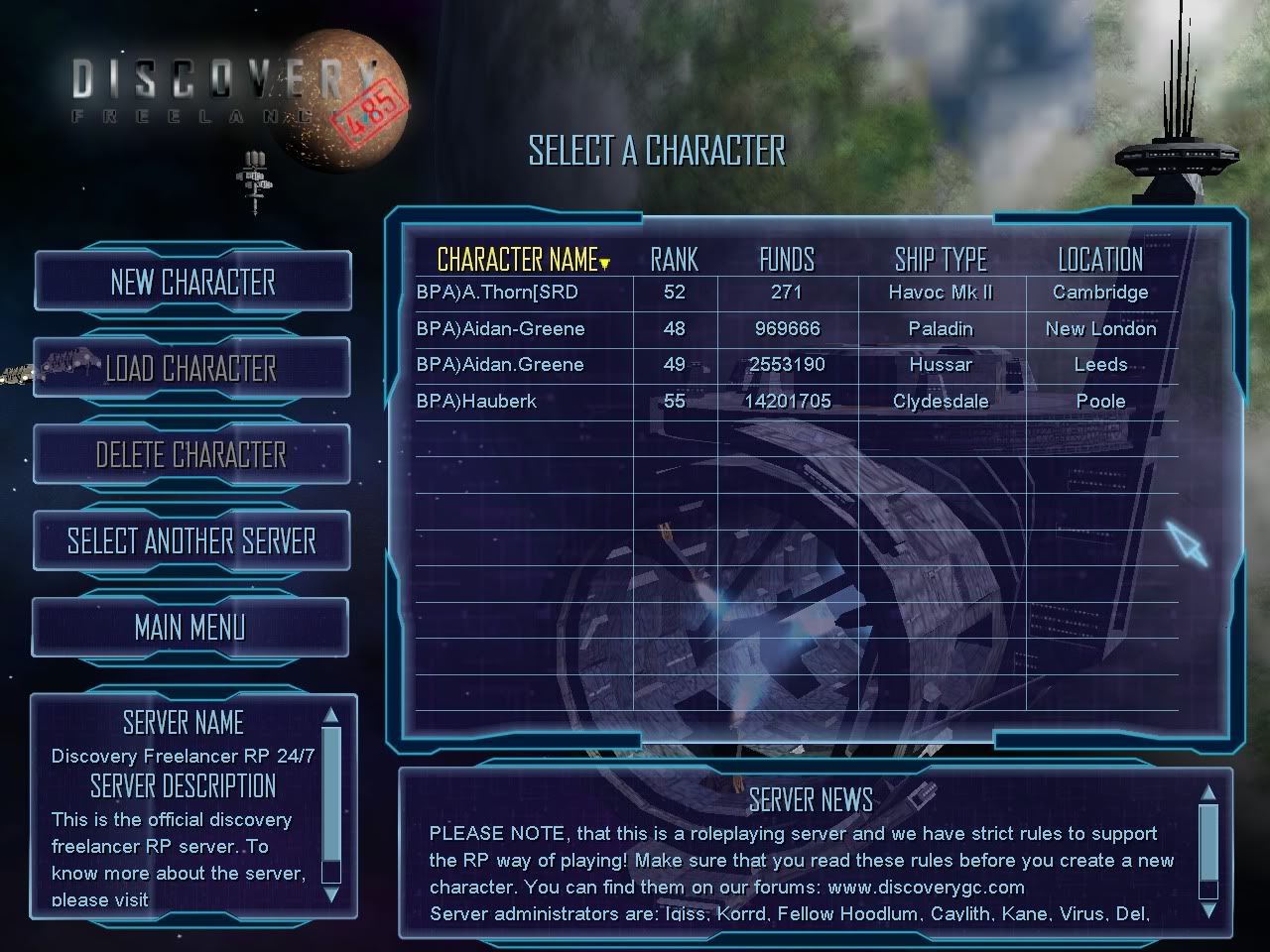Sort characters by Funds header
Viewport: 1270px width, 952px height.
click(787, 260)
